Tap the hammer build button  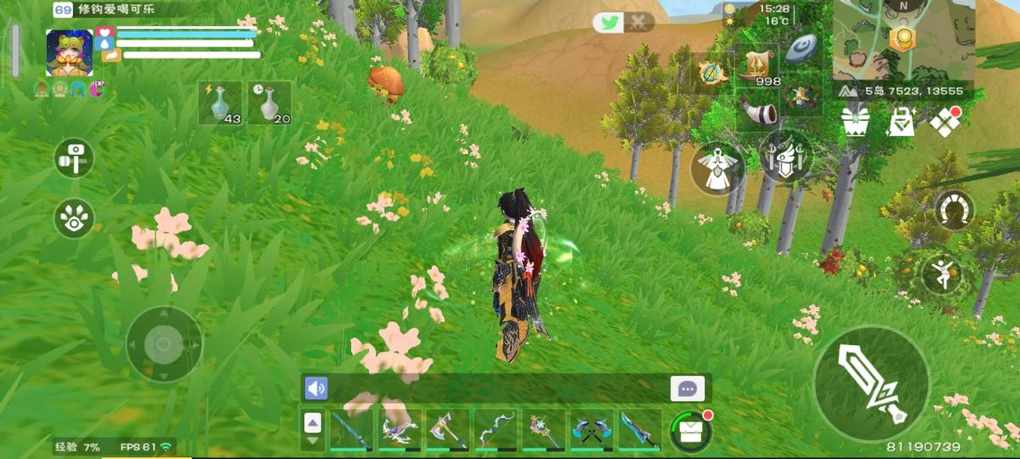[x=74, y=157]
